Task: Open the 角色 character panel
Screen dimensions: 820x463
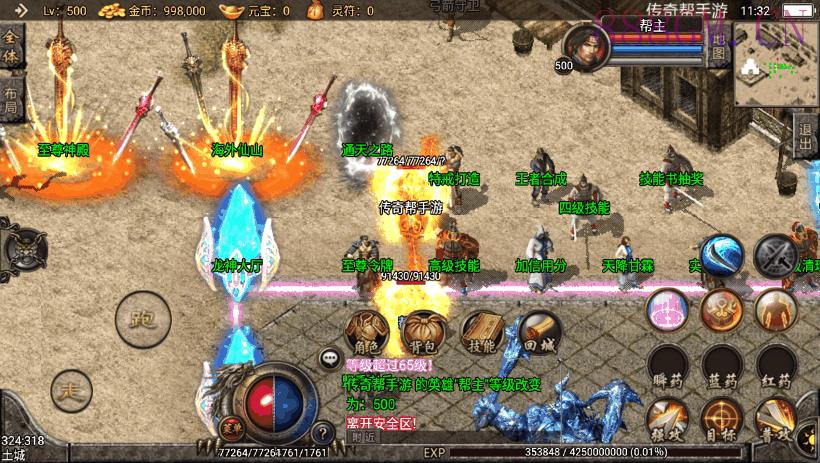Action: click(367, 332)
